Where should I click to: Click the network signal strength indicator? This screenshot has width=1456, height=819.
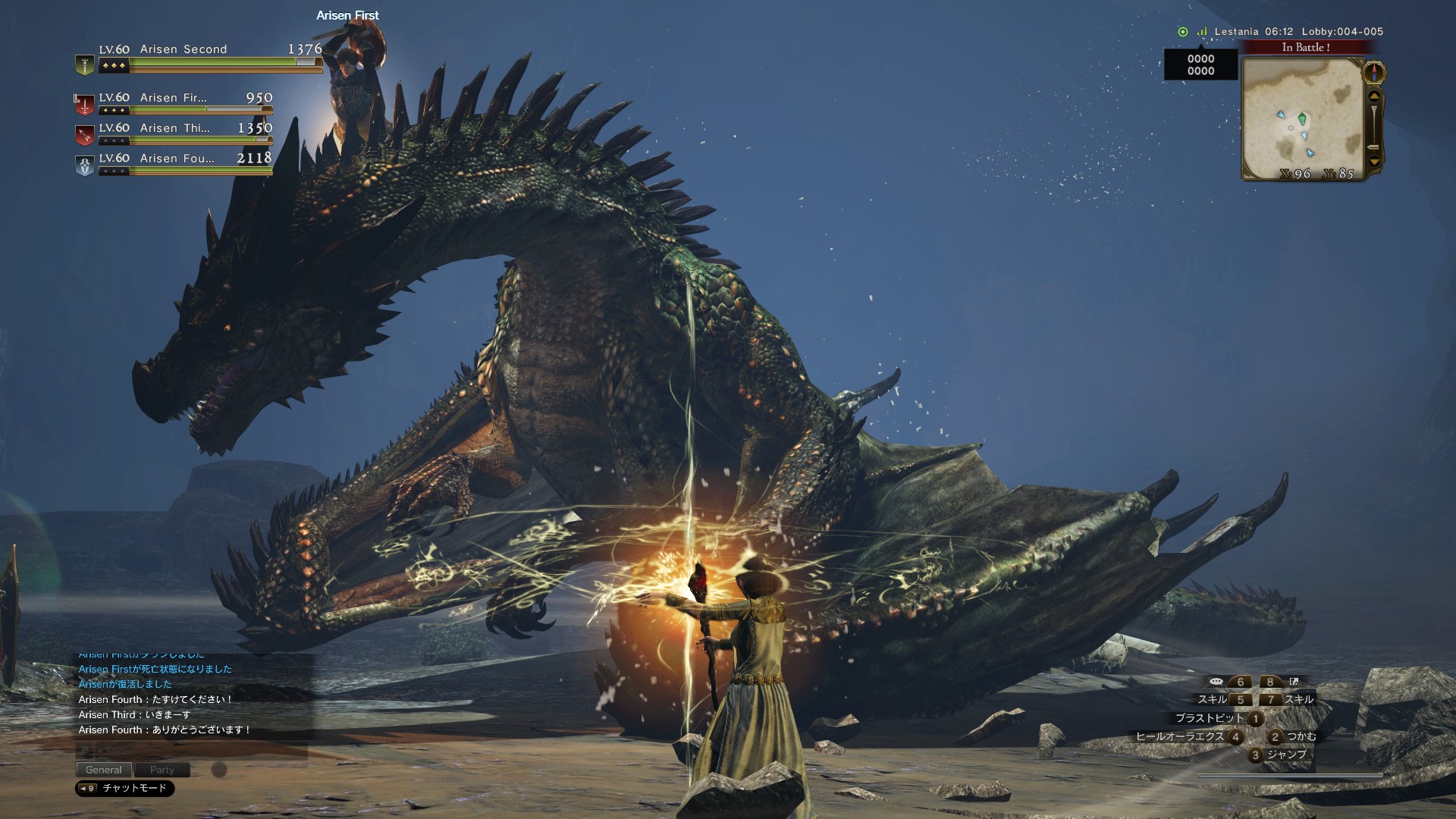pyautogui.click(x=1202, y=31)
